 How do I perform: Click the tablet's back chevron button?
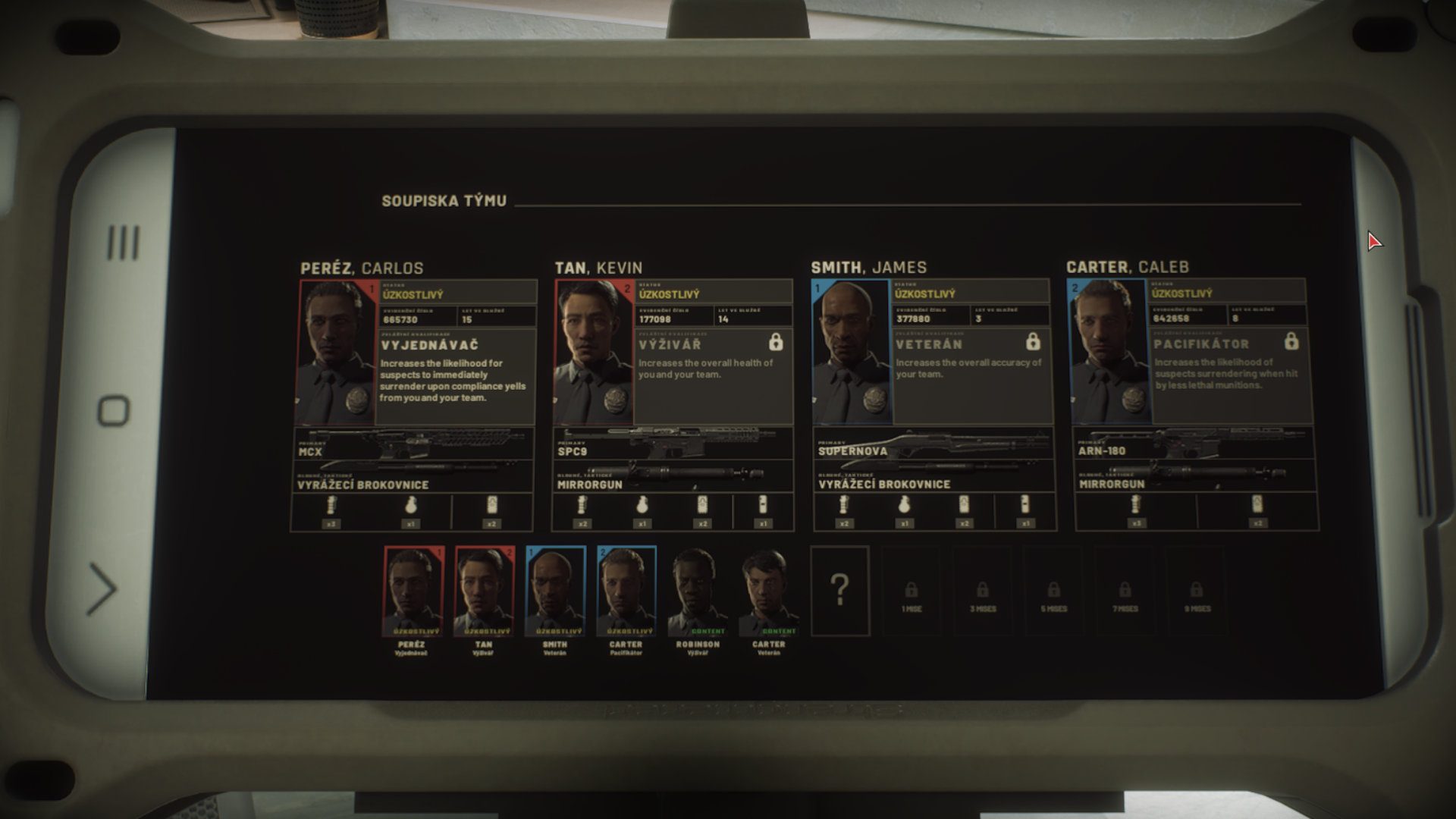point(102,589)
